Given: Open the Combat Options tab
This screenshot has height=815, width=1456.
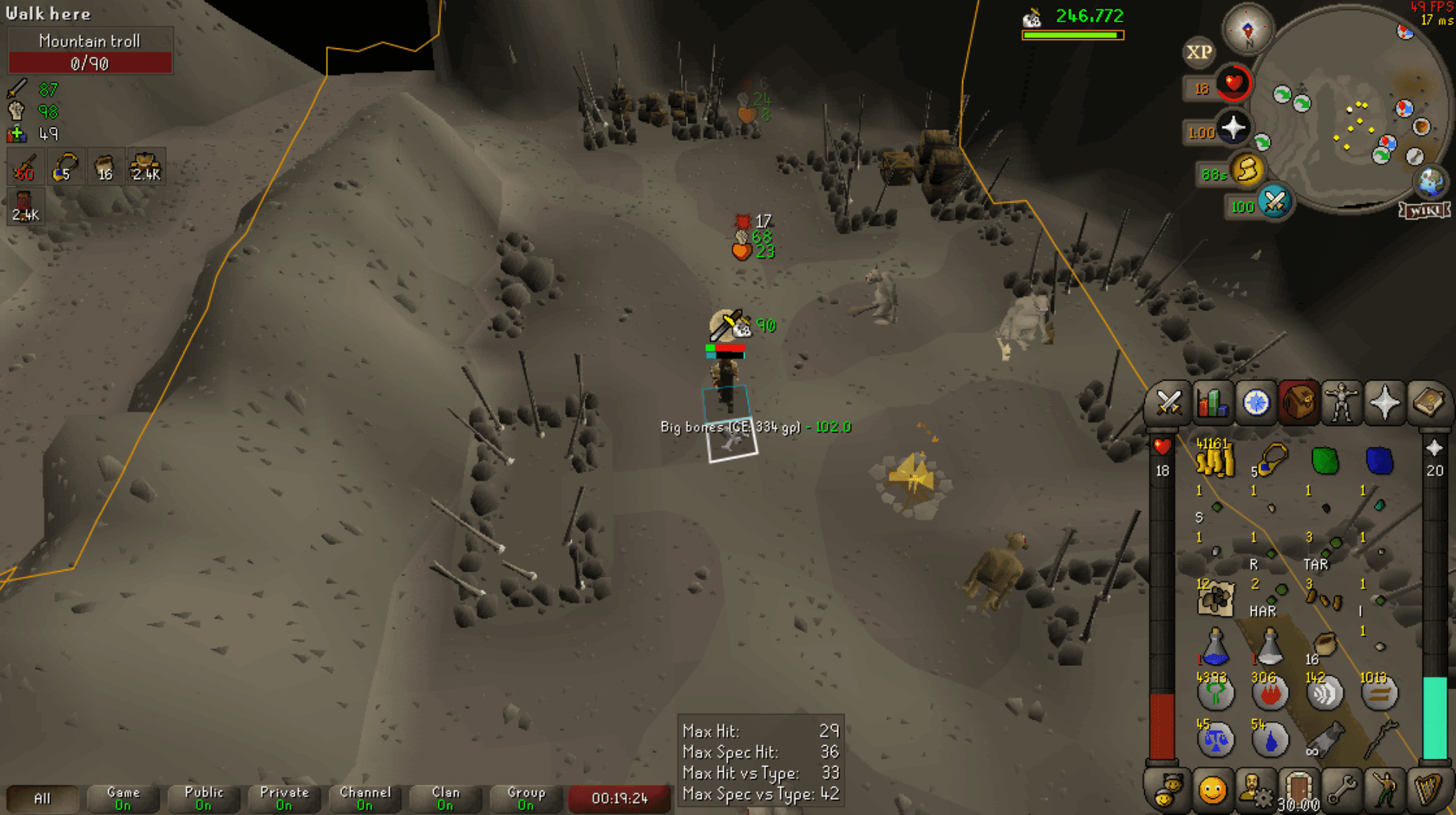Looking at the screenshot, I should (1170, 402).
